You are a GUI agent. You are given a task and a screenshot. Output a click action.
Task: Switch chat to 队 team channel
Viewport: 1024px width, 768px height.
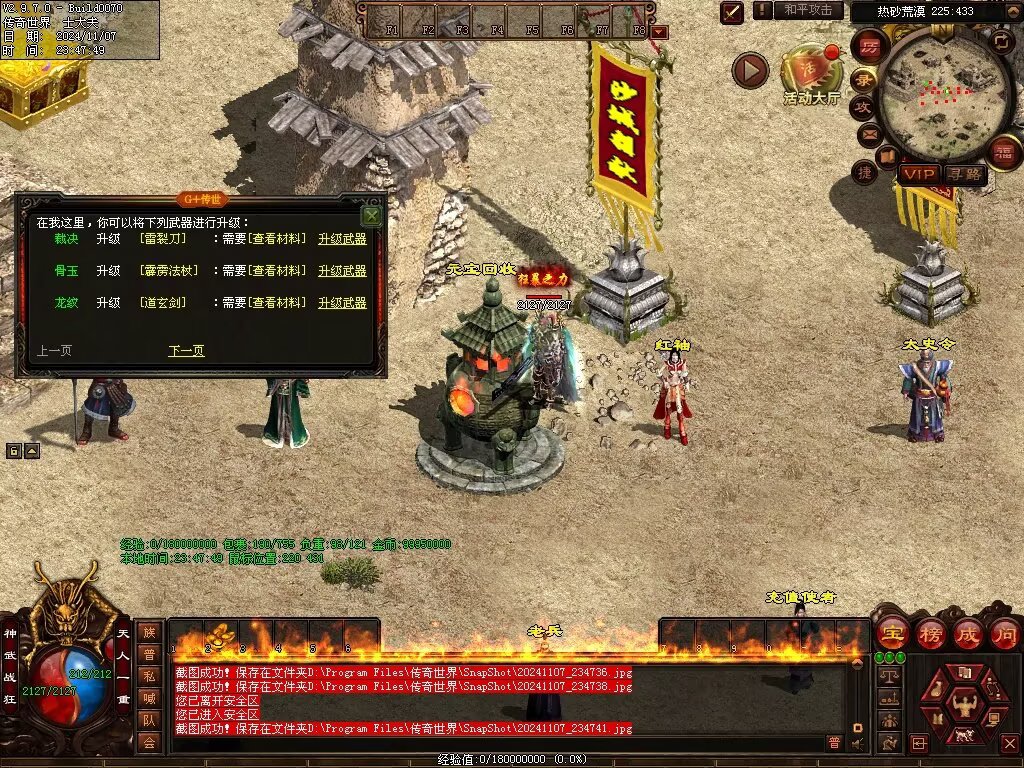click(x=148, y=719)
